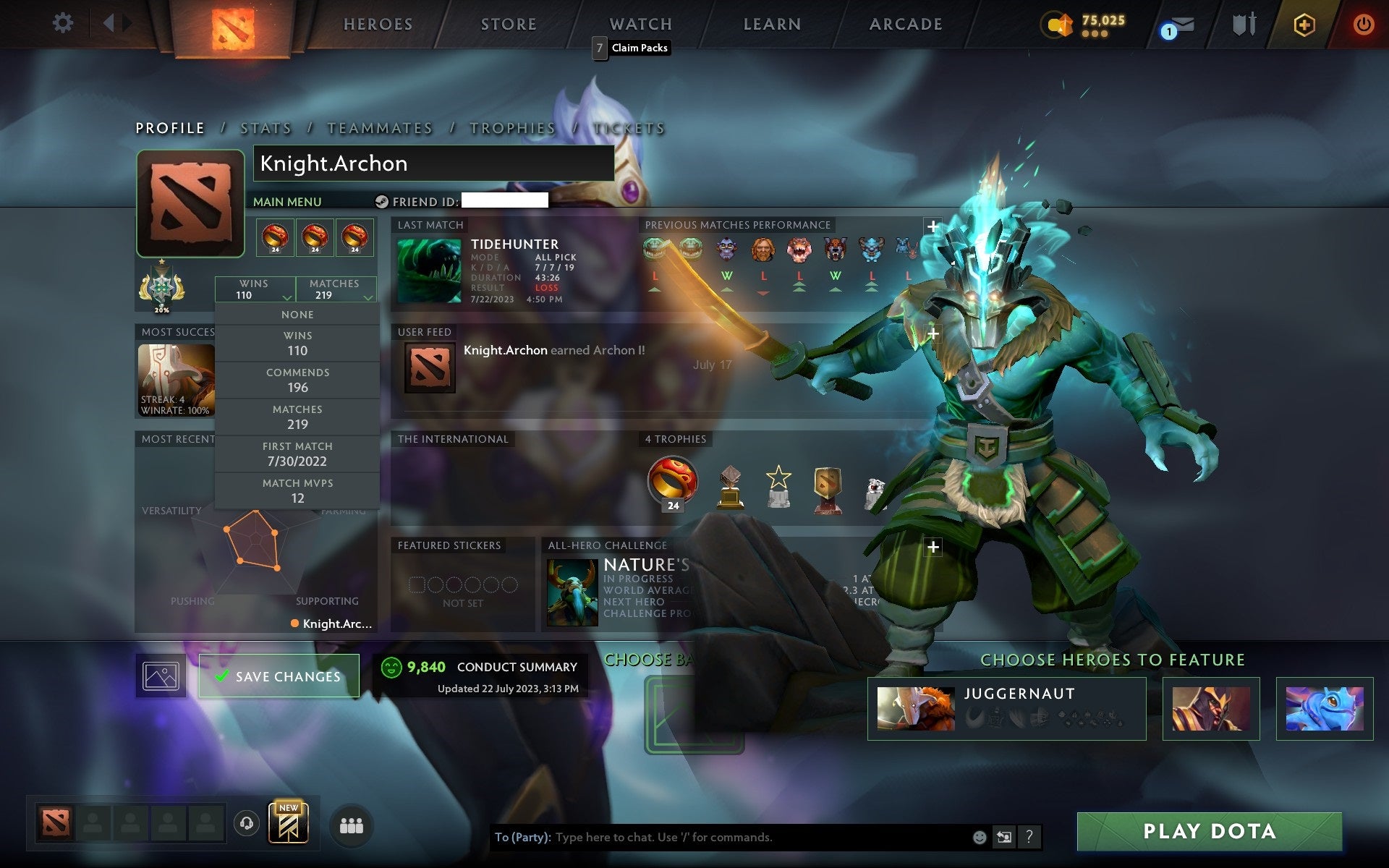Select NONE from the stat options list
Image resolution: width=1389 pixels, height=868 pixels.
tap(297, 314)
